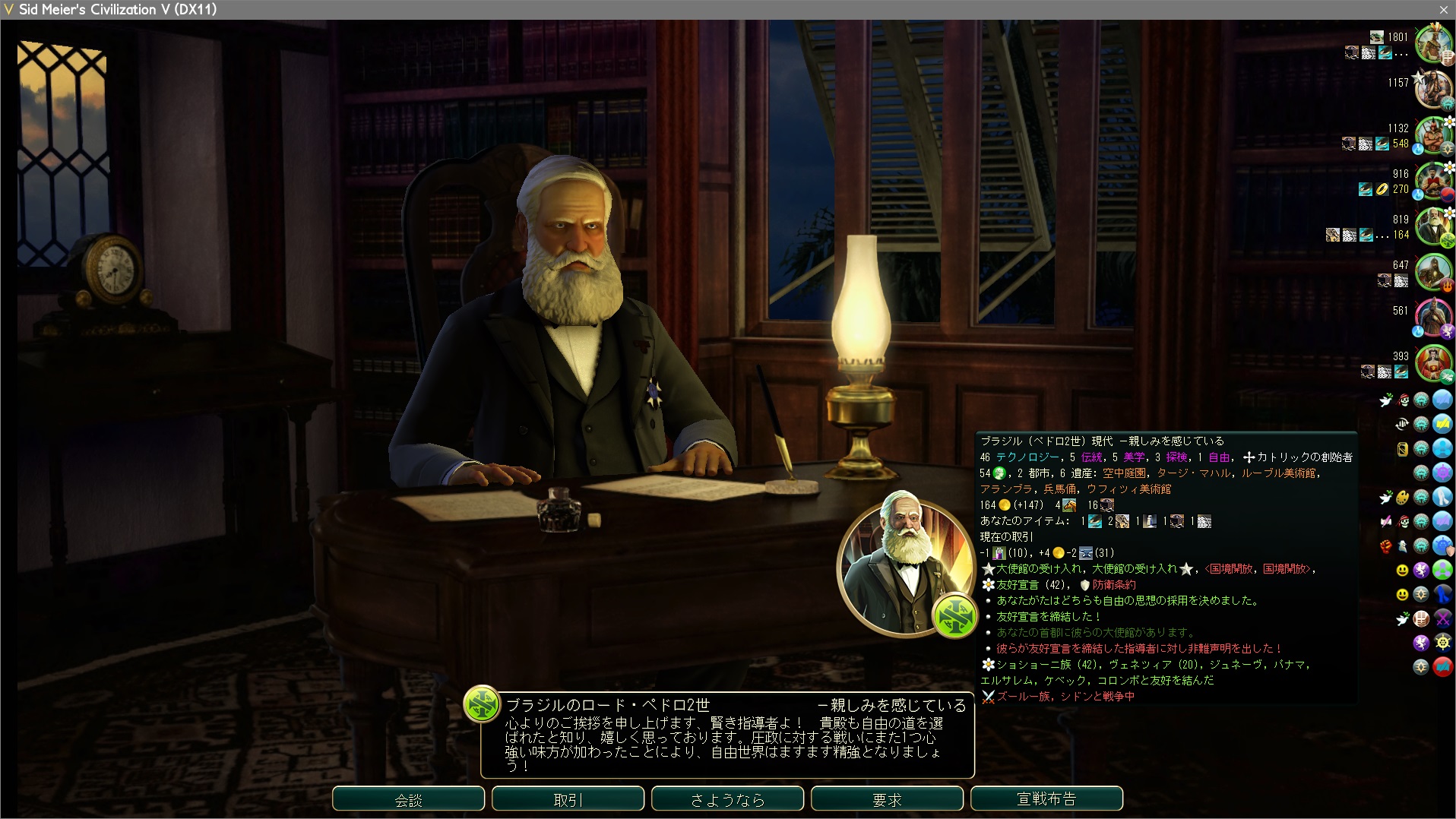Screen dimensions: 1456x819
Task: Open the 会談 discussion option
Action: coord(408,799)
